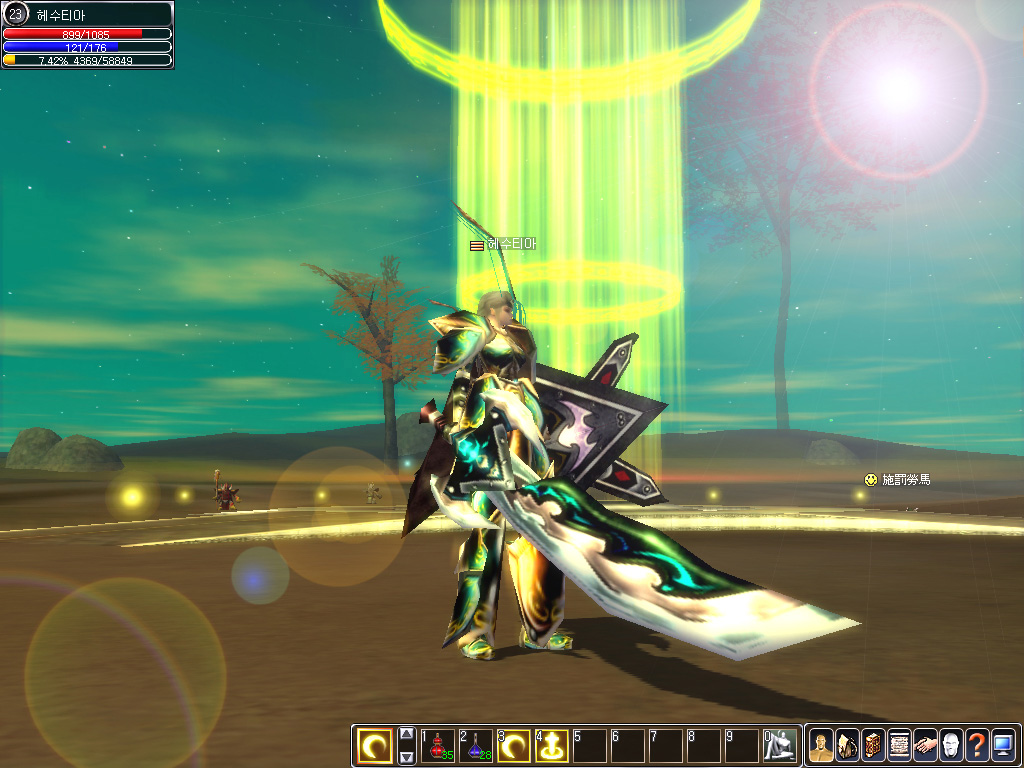
Task: Open the skill book button
Action: tap(873, 746)
